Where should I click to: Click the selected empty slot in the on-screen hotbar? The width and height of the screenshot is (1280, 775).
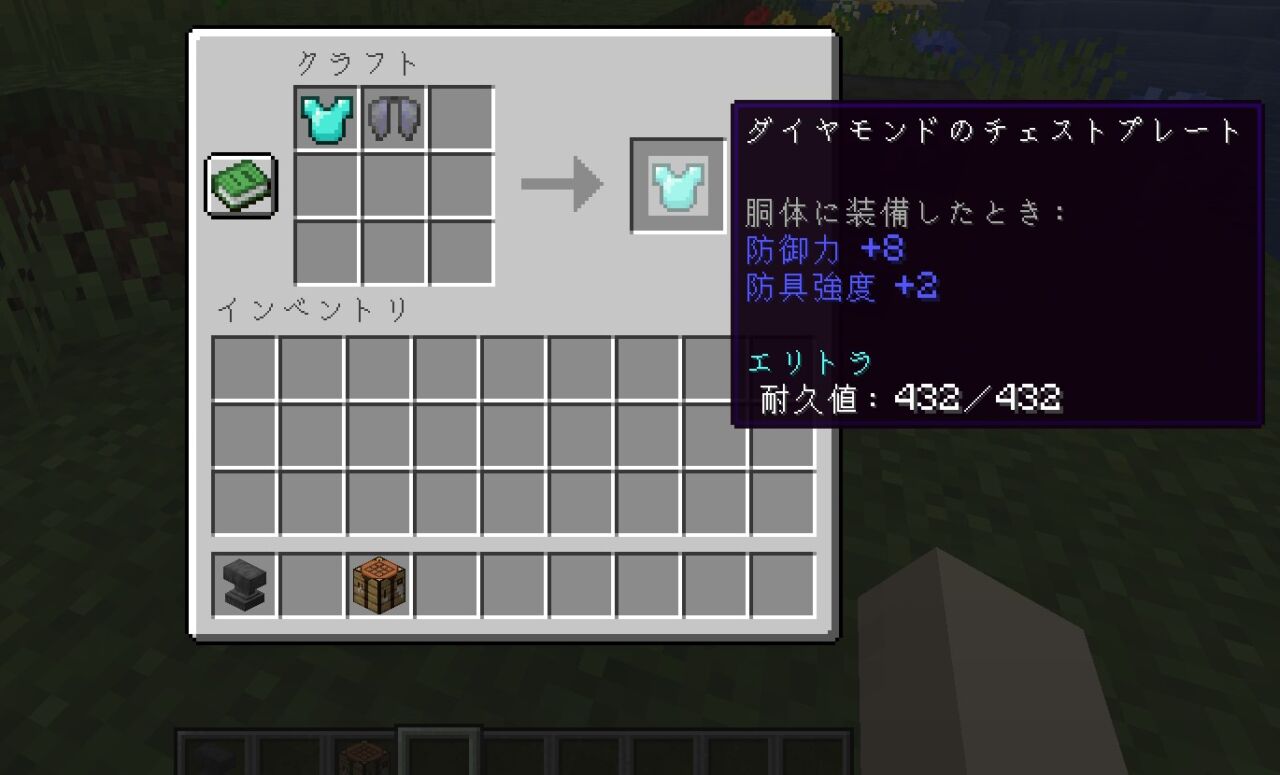(x=440, y=758)
